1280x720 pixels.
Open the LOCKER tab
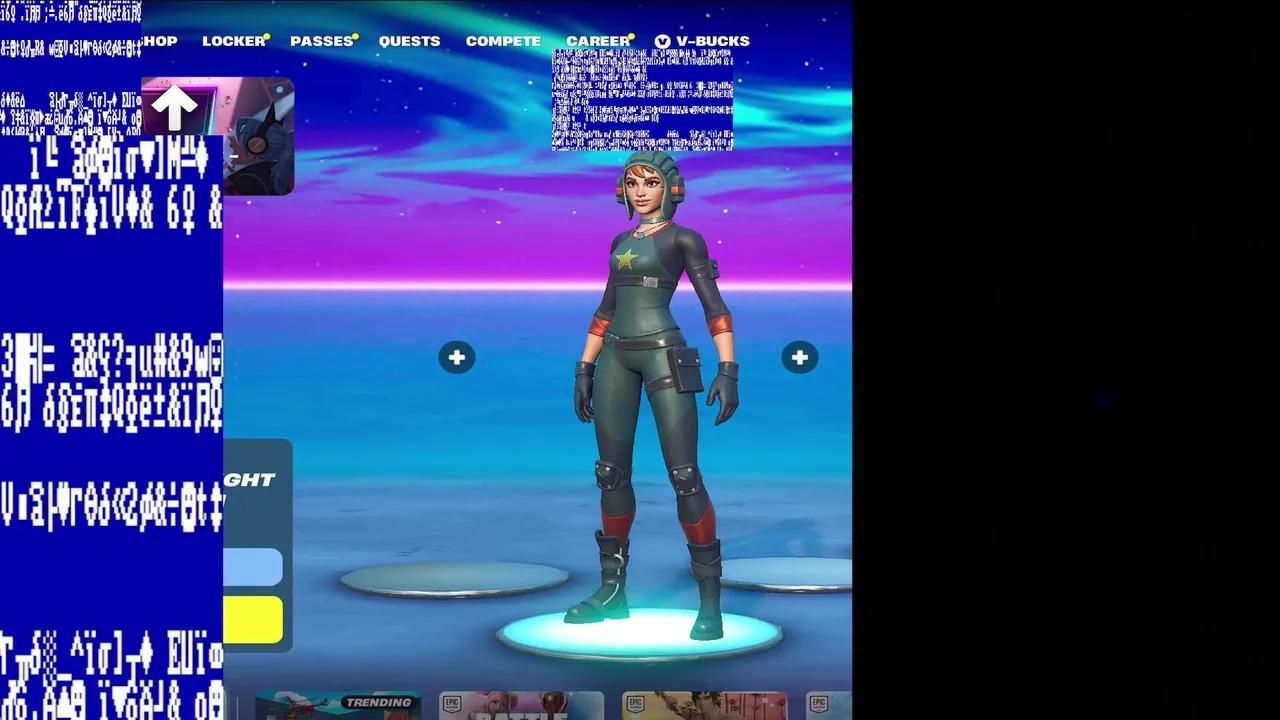233,41
